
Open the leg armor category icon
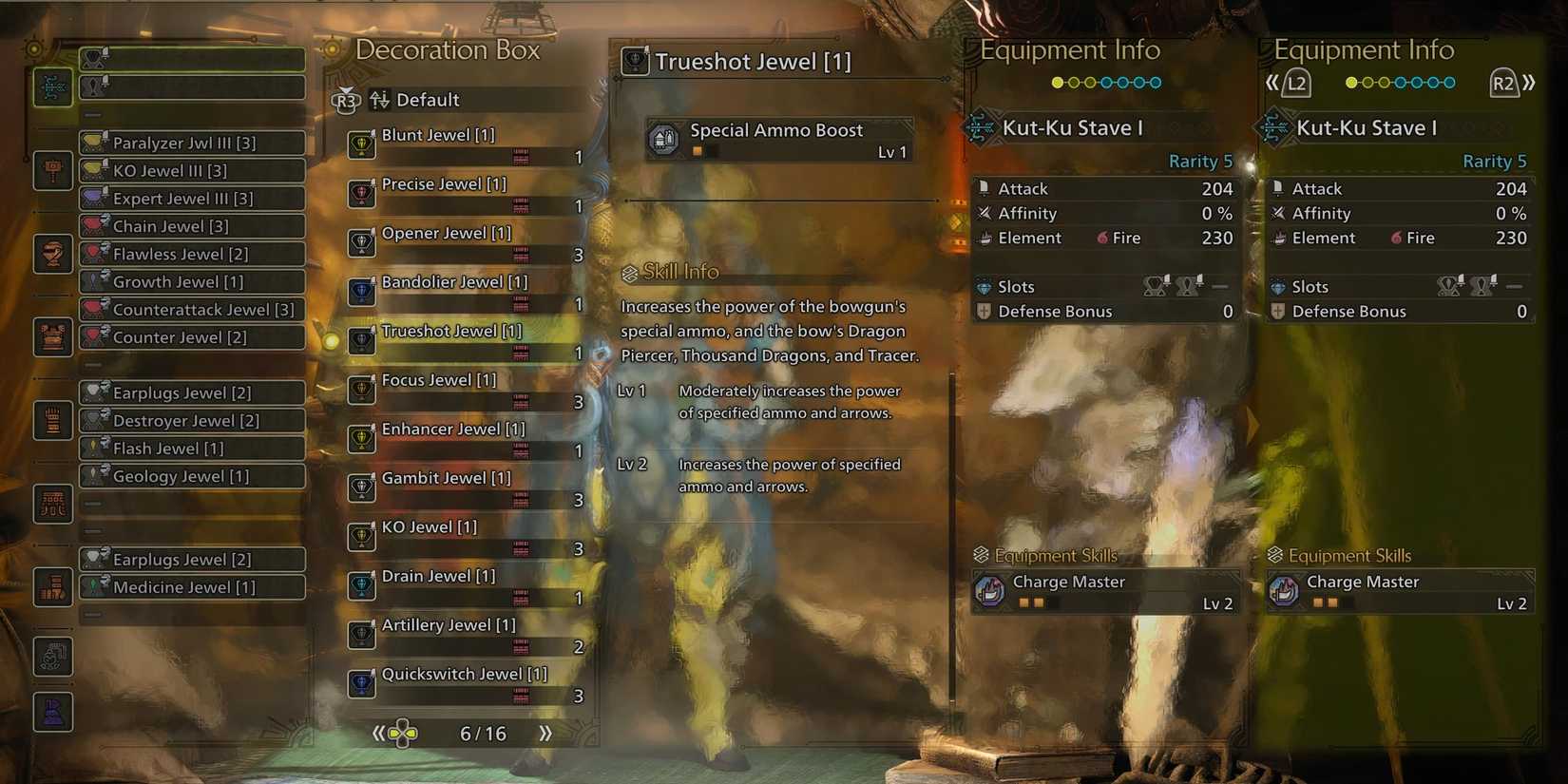coord(52,586)
